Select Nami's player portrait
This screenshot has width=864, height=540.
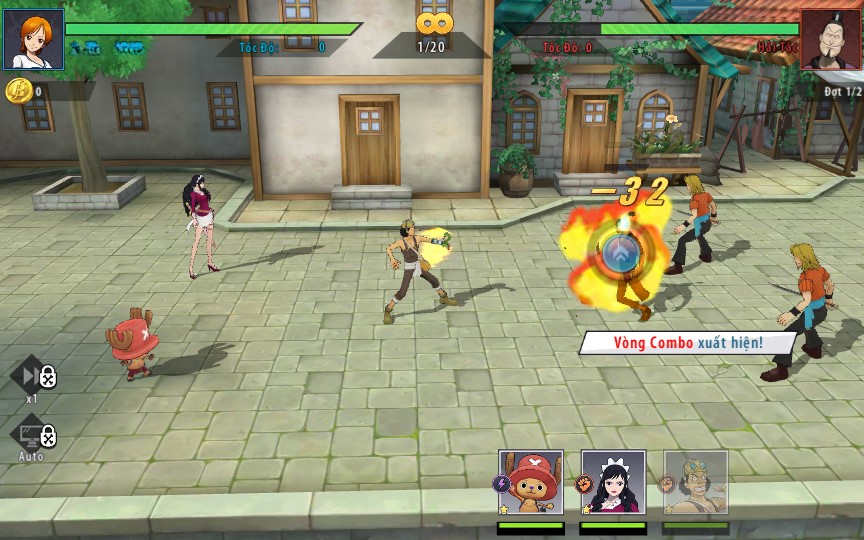[33, 39]
